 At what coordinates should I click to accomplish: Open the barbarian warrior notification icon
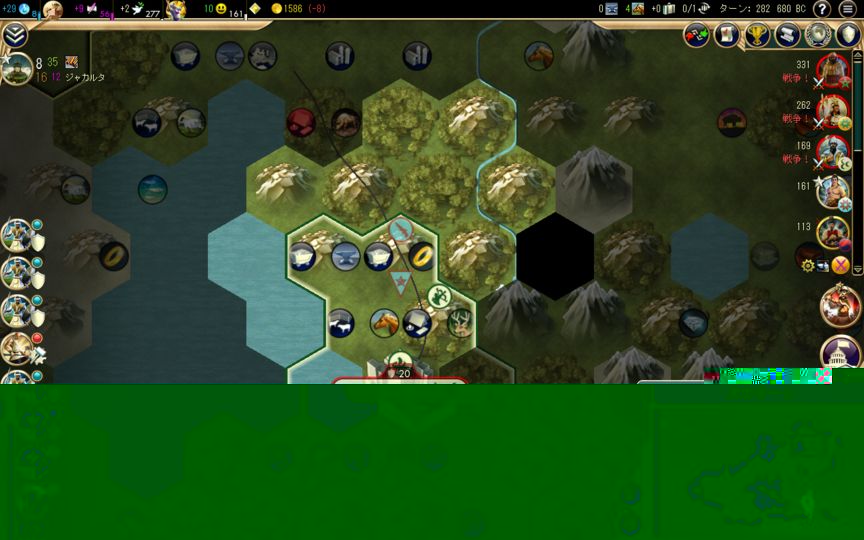click(x=840, y=306)
